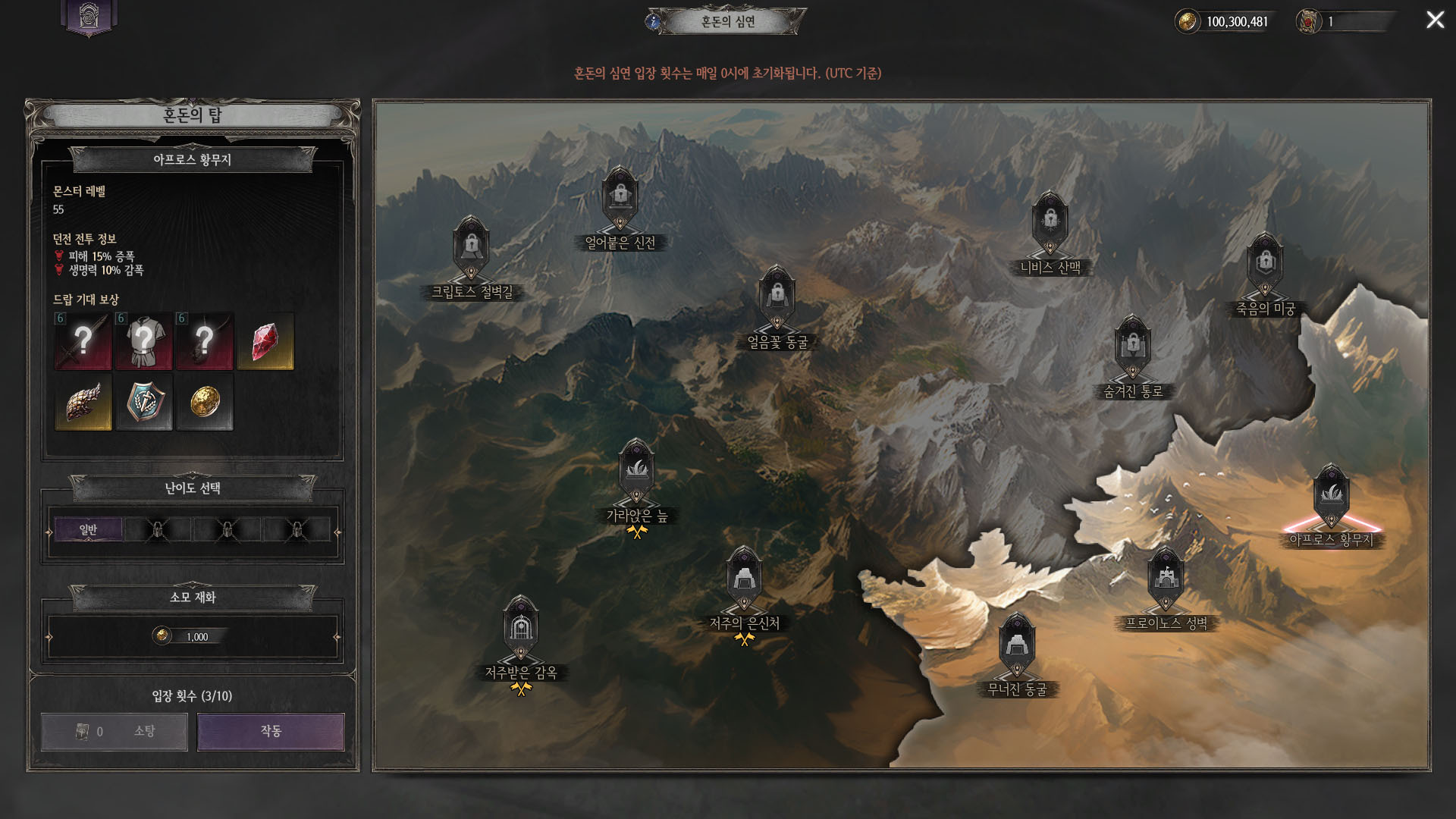Select the 아프로스 황무지 map node
The height and width of the screenshot is (819, 1456).
[x=1331, y=497]
